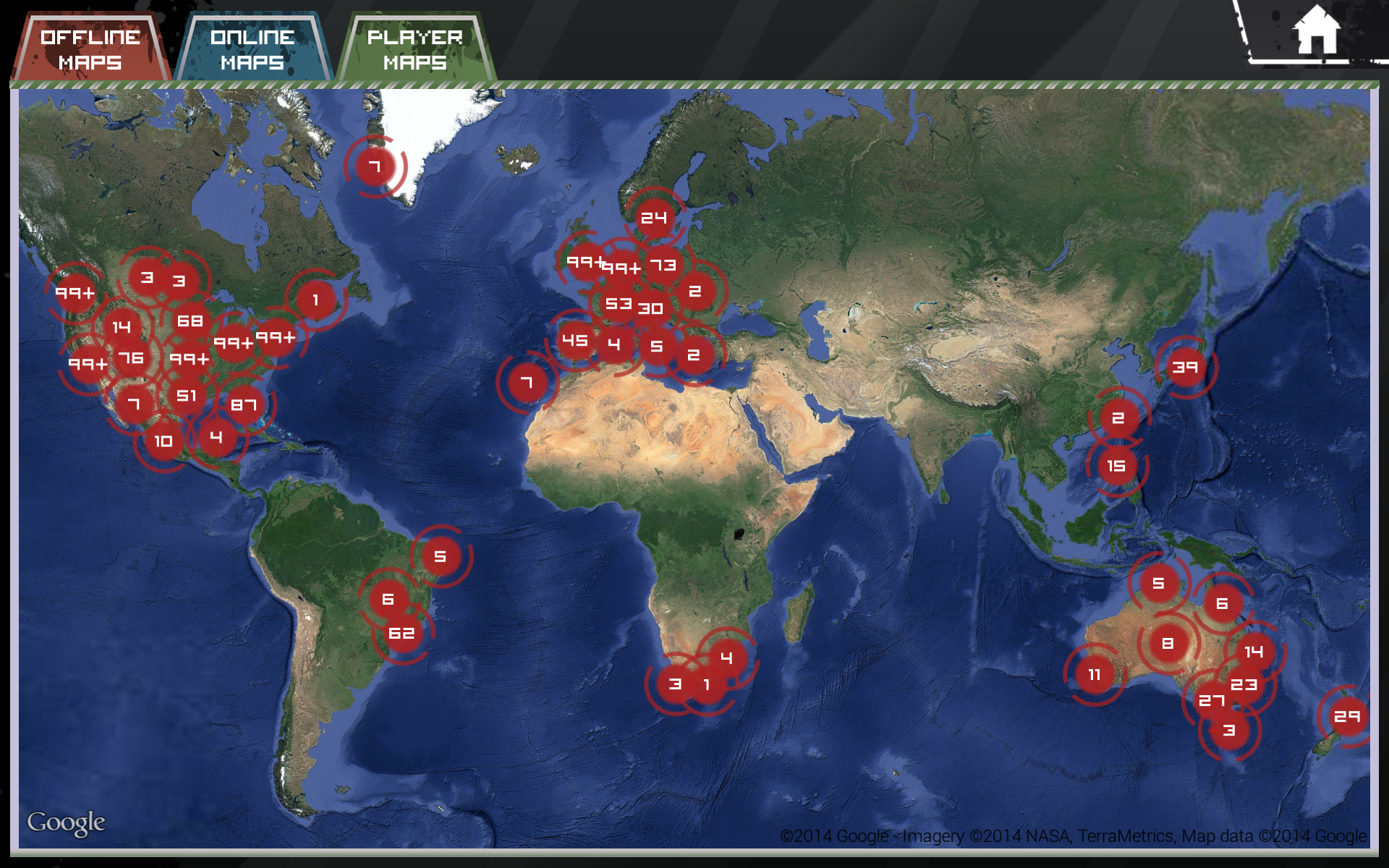Click the "11" marker near Perth Australia
Image resolution: width=1389 pixels, height=868 pixels.
click(1095, 674)
